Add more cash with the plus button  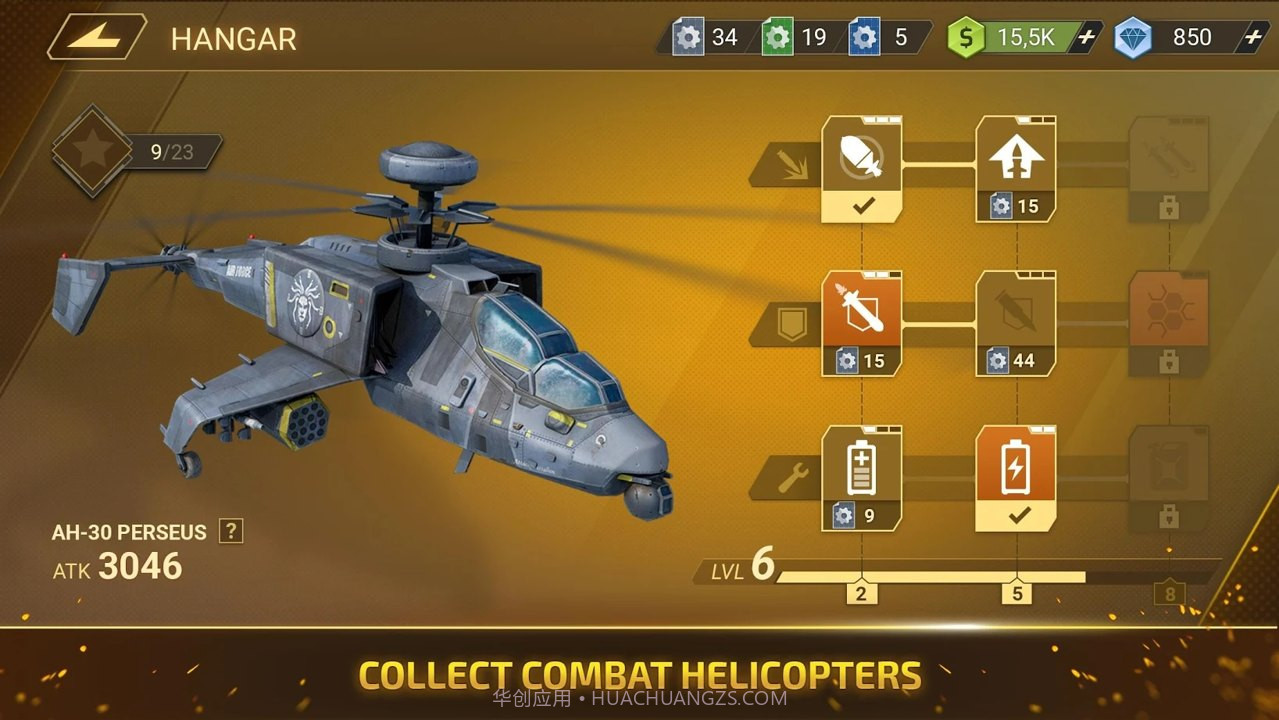pos(1087,38)
